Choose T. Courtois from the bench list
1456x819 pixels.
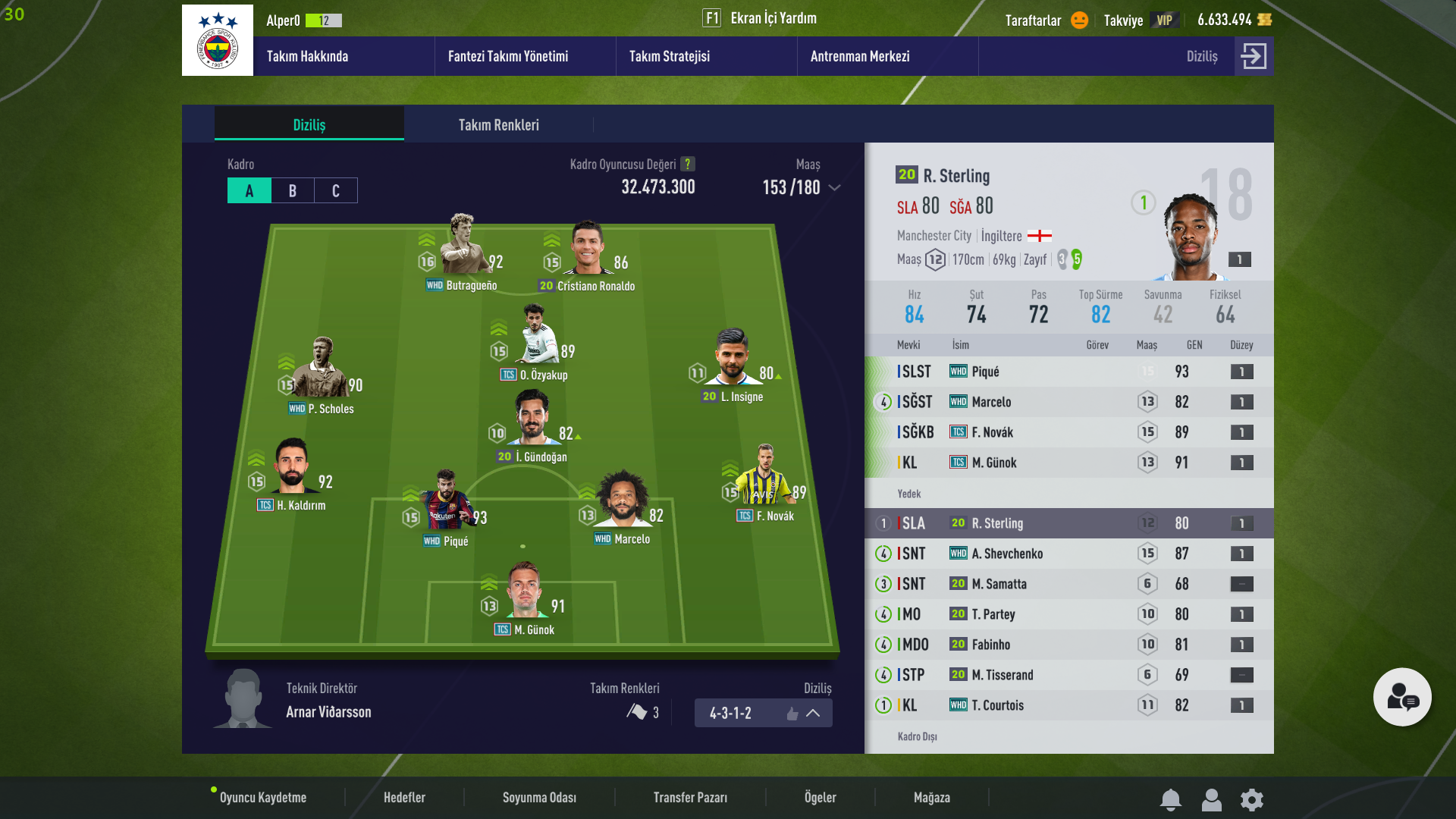(997, 705)
